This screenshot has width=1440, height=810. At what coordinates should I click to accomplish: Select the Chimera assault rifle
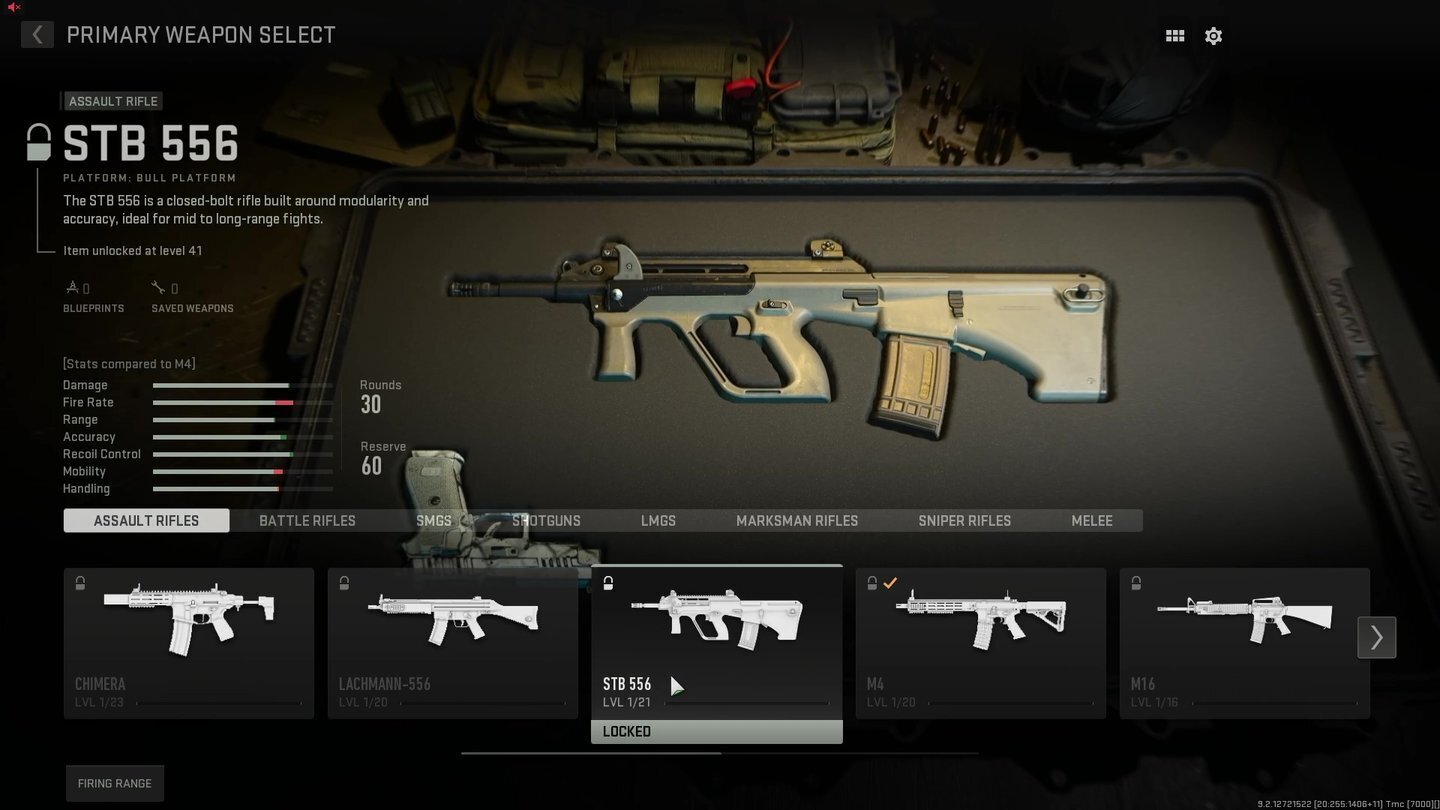188,640
